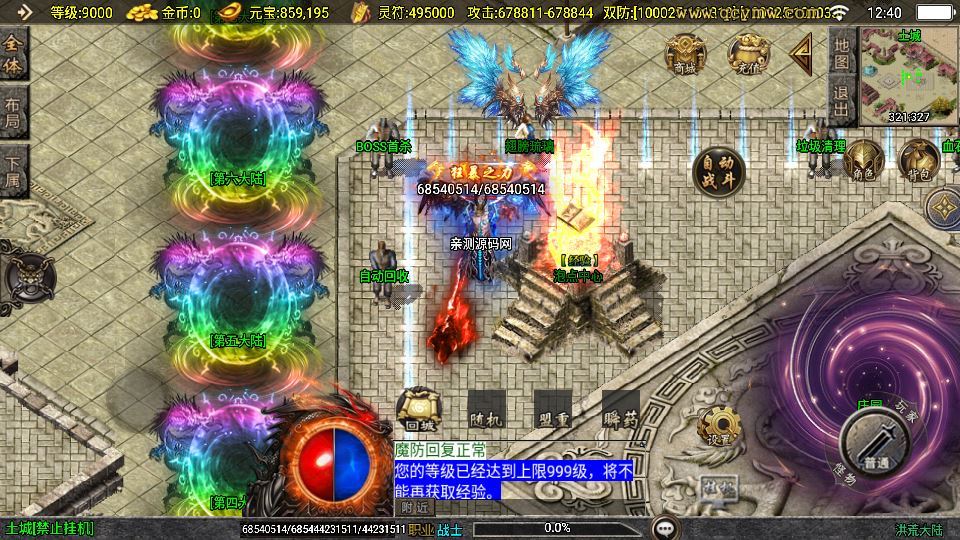Select the 全体 tab
This screenshot has width=960, height=540.
tap(13, 54)
